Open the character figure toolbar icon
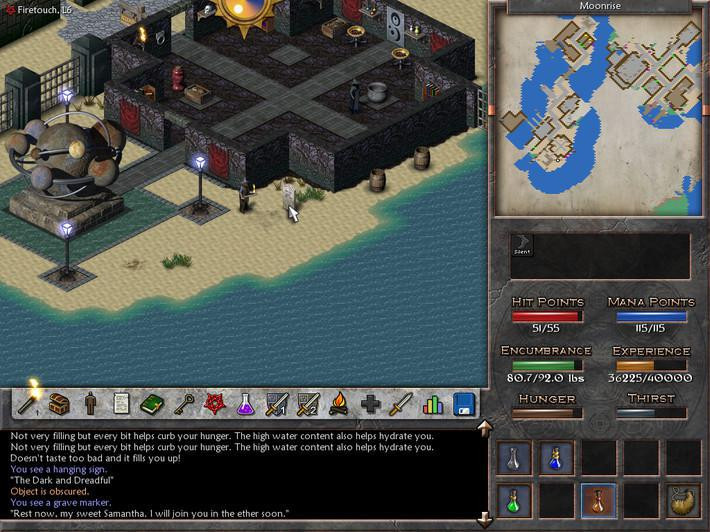 (x=90, y=404)
